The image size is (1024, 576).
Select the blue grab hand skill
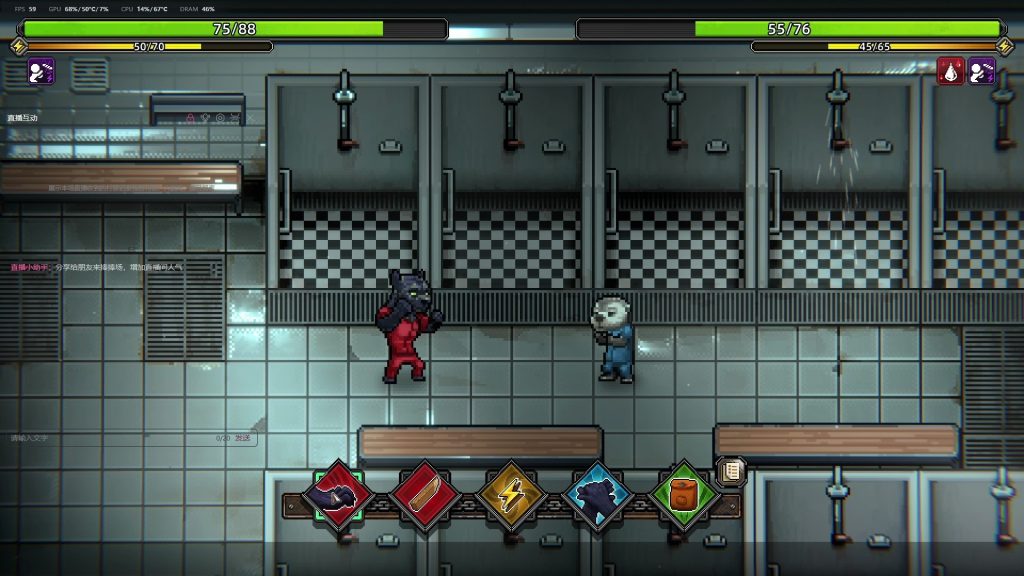pyautogui.click(x=598, y=496)
